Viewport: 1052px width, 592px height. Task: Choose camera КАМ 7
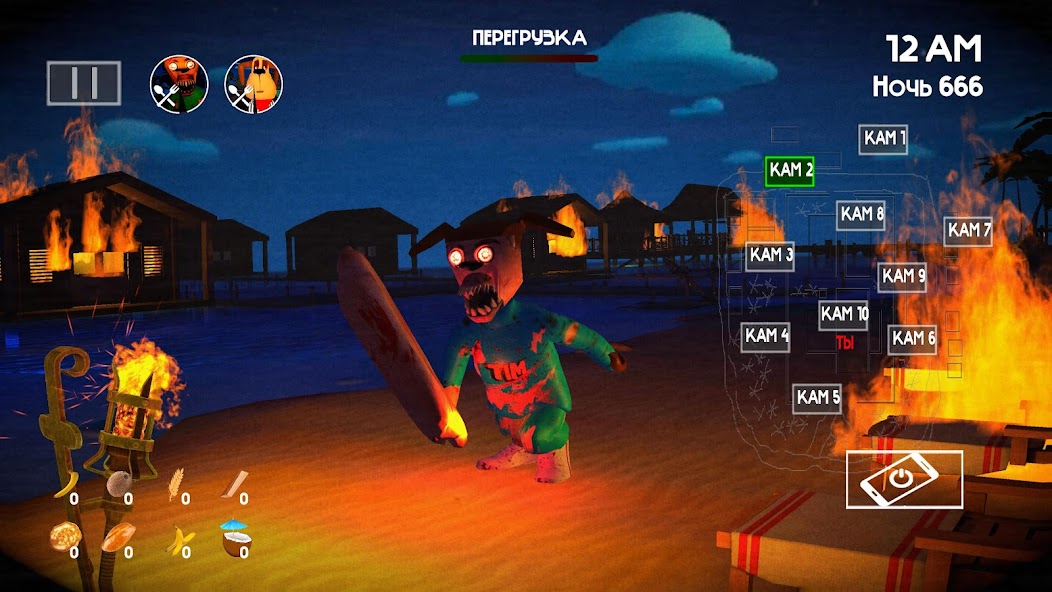coord(968,231)
